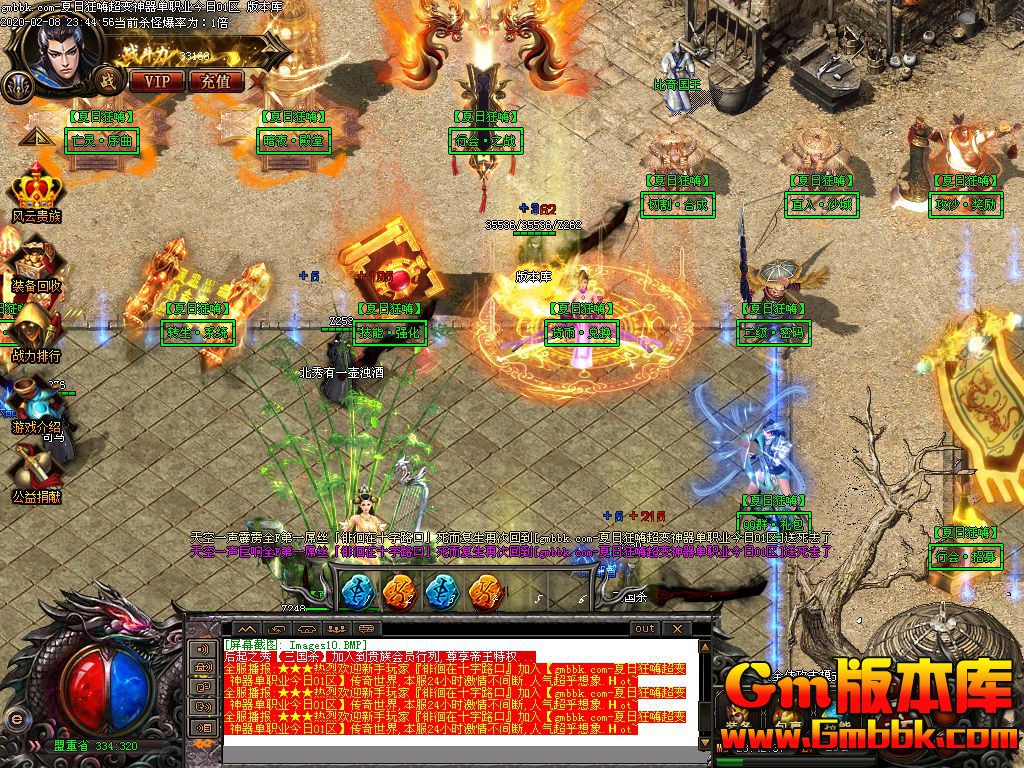Open the 游戏介绍 game introduction
The image size is (1024, 768).
(x=37, y=405)
